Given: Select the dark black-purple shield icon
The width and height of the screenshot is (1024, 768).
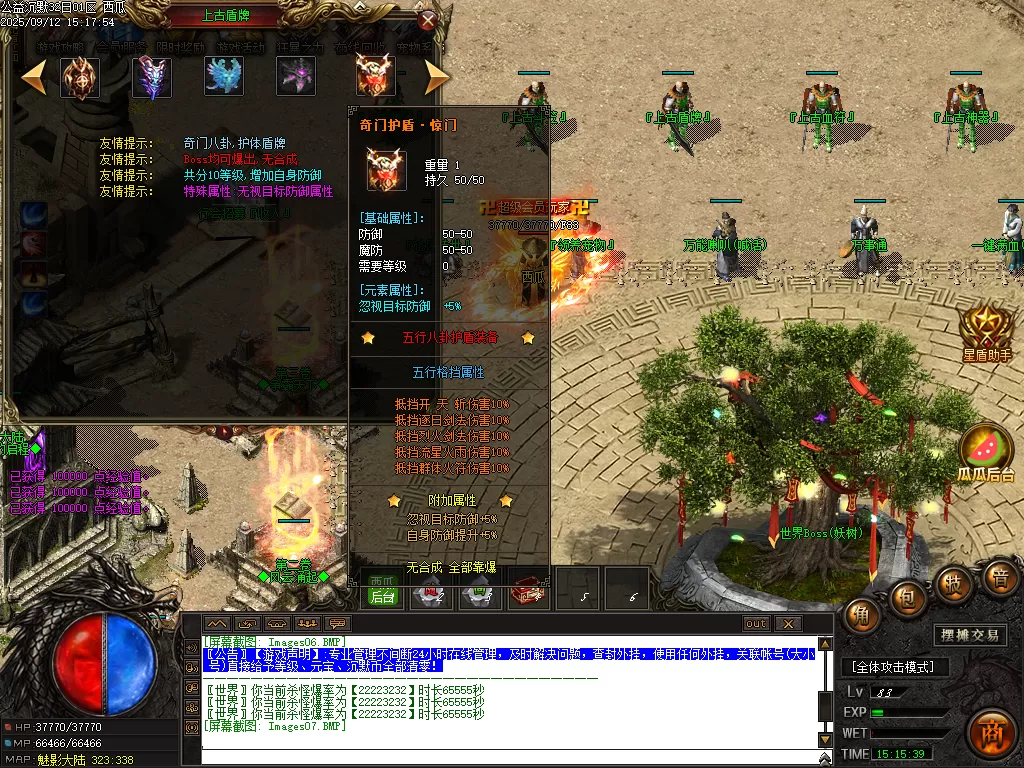Looking at the screenshot, I should click(x=297, y=77).
